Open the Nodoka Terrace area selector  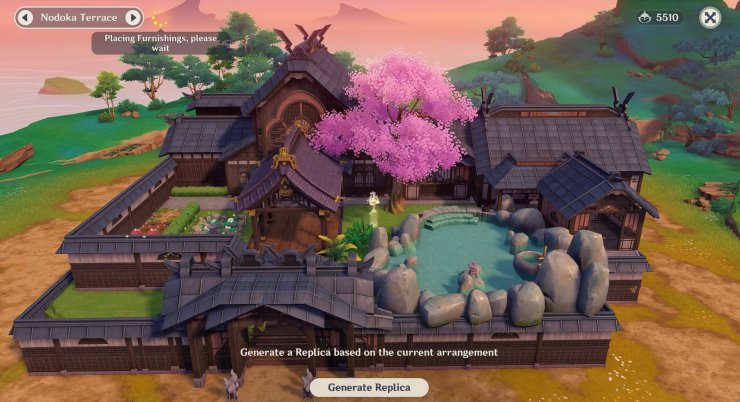78,18
